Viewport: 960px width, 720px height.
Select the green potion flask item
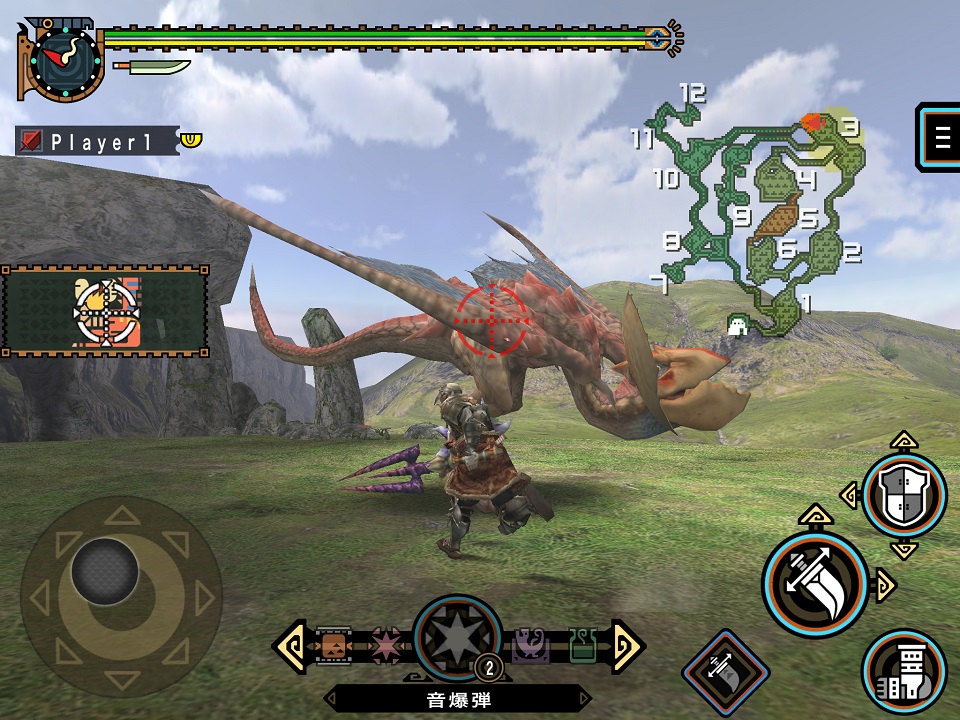point(582,645)
